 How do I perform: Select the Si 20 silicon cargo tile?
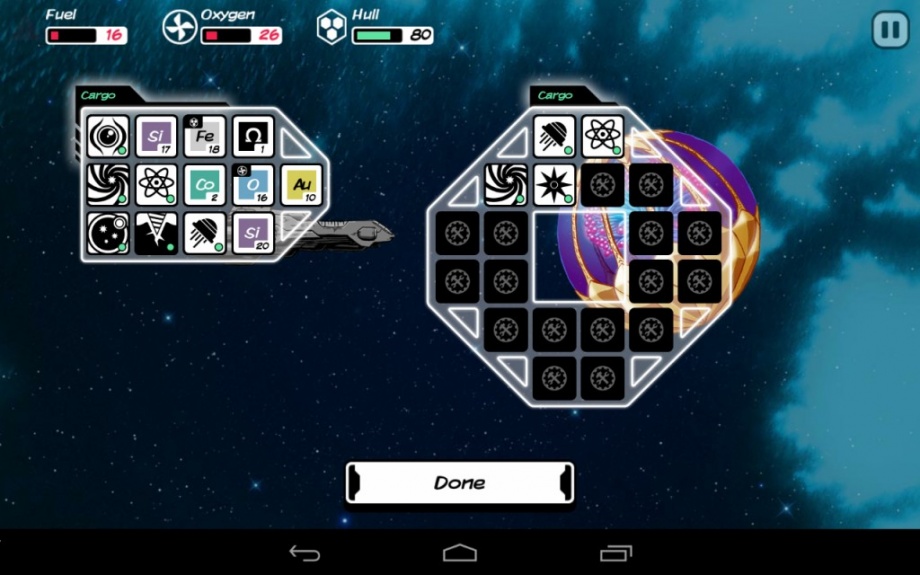pos(253,233)
